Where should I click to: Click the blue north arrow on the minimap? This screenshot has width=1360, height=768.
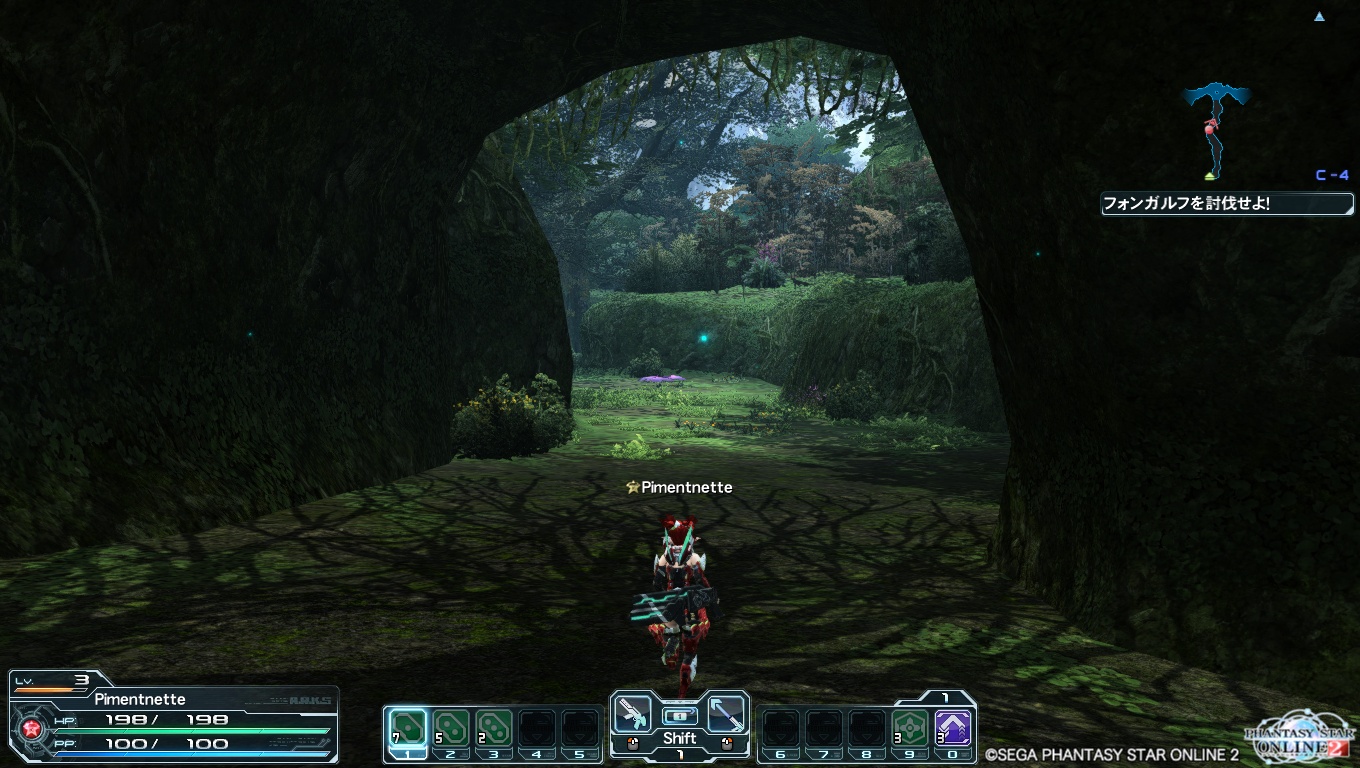(x=1320, y=17)
